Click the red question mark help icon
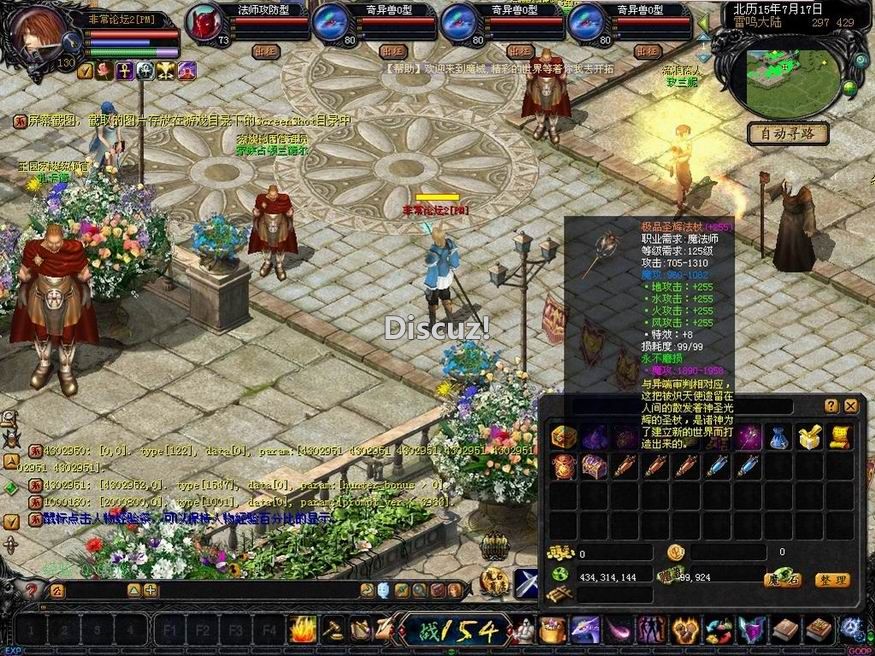Viewport: 875px width, 656px height. pos(32,591)
